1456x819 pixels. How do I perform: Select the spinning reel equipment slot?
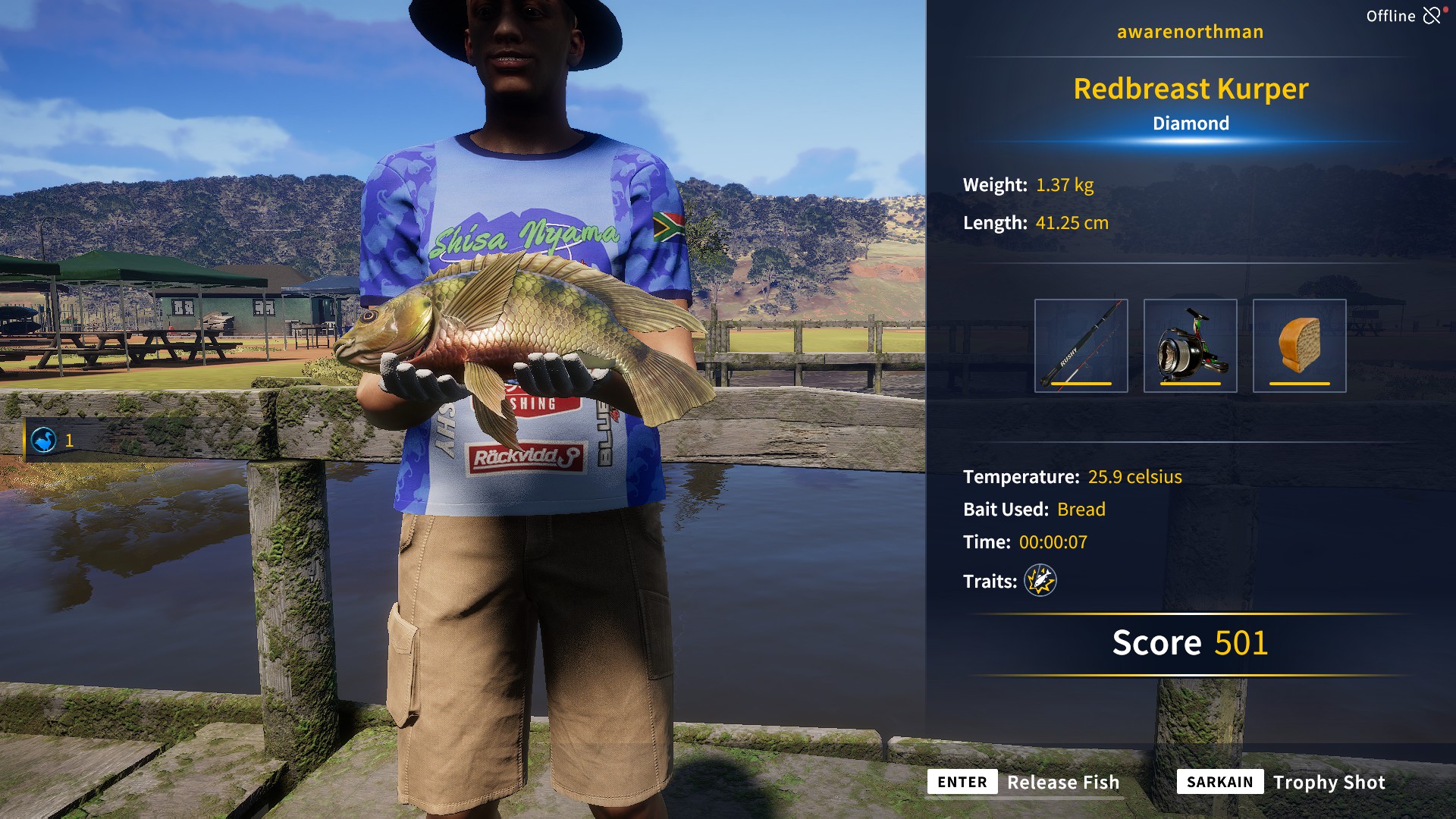coord(1190,346)
